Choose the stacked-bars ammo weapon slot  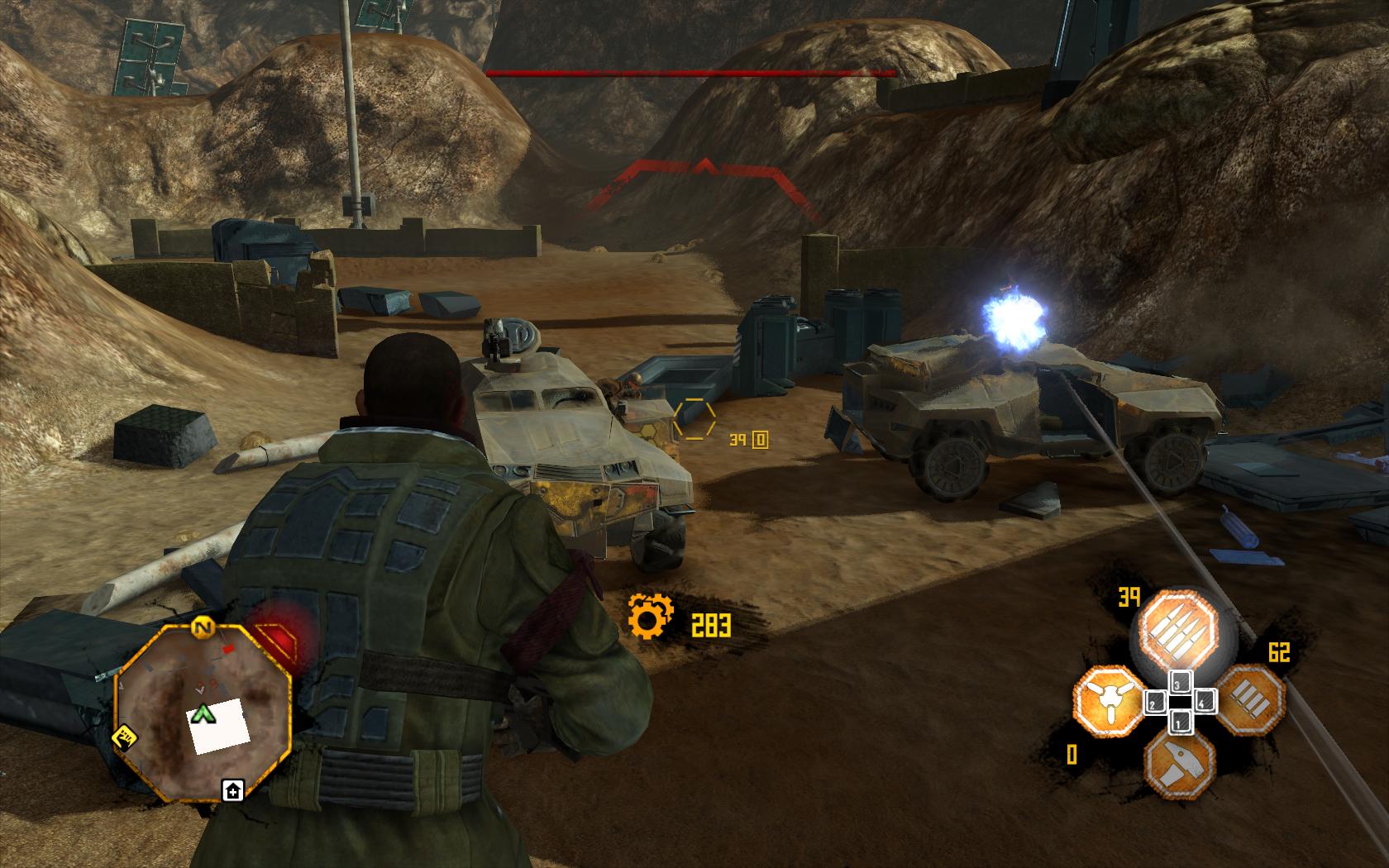tap(1250, 699)
